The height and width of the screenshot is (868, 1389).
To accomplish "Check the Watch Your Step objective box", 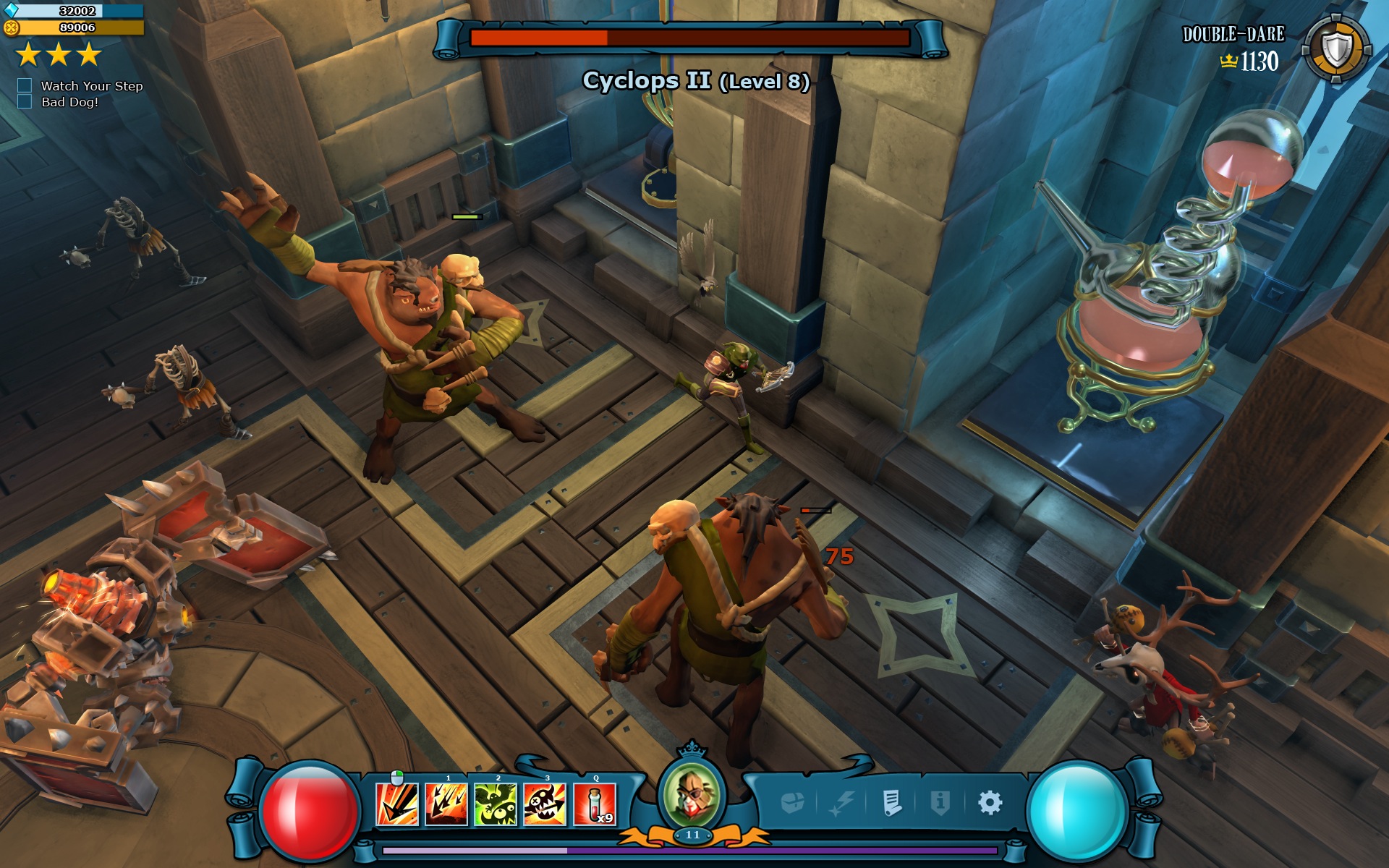I will pyautogui.click(x=25, y=85).
